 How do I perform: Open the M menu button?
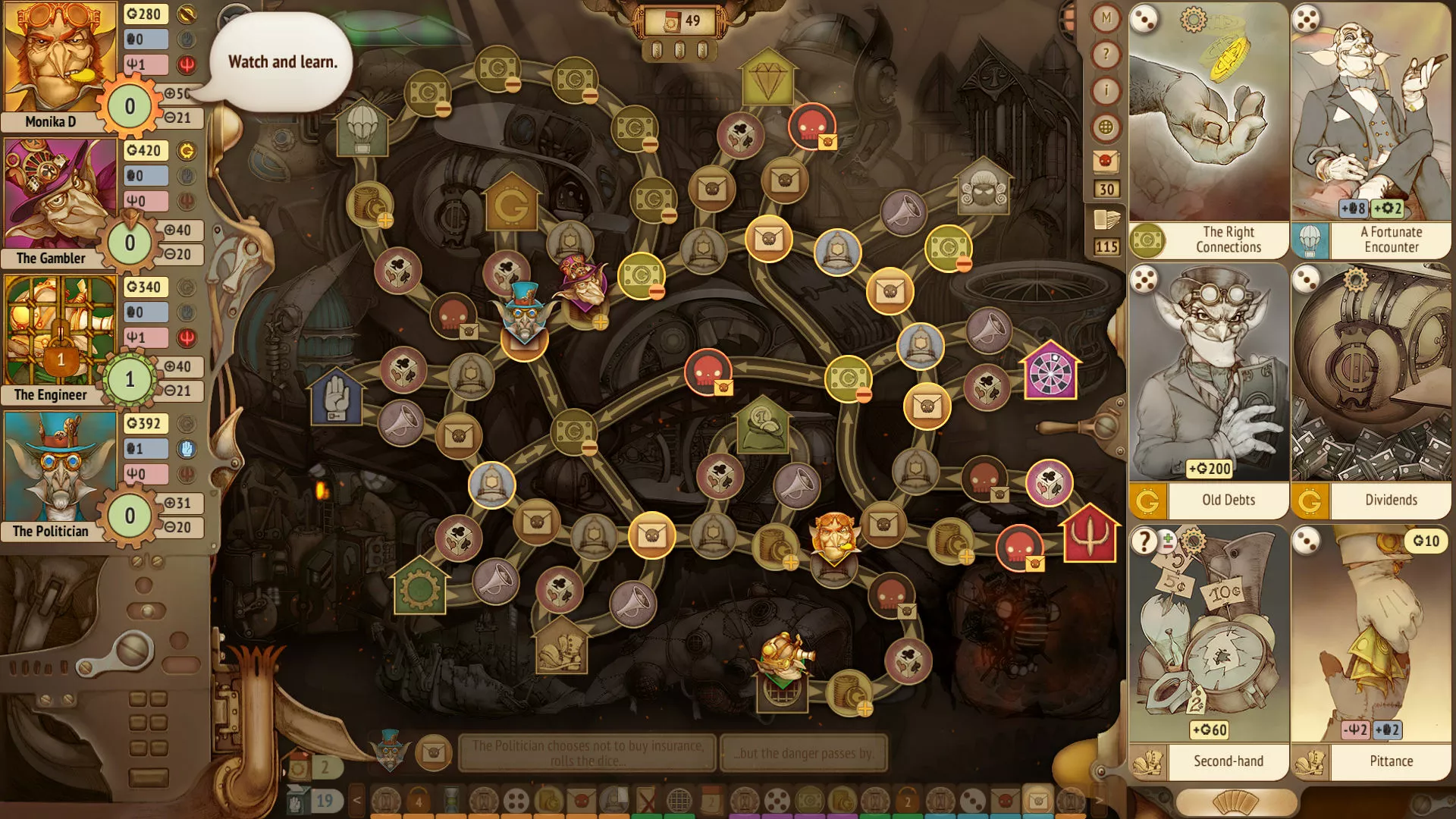click(1106, 18)
